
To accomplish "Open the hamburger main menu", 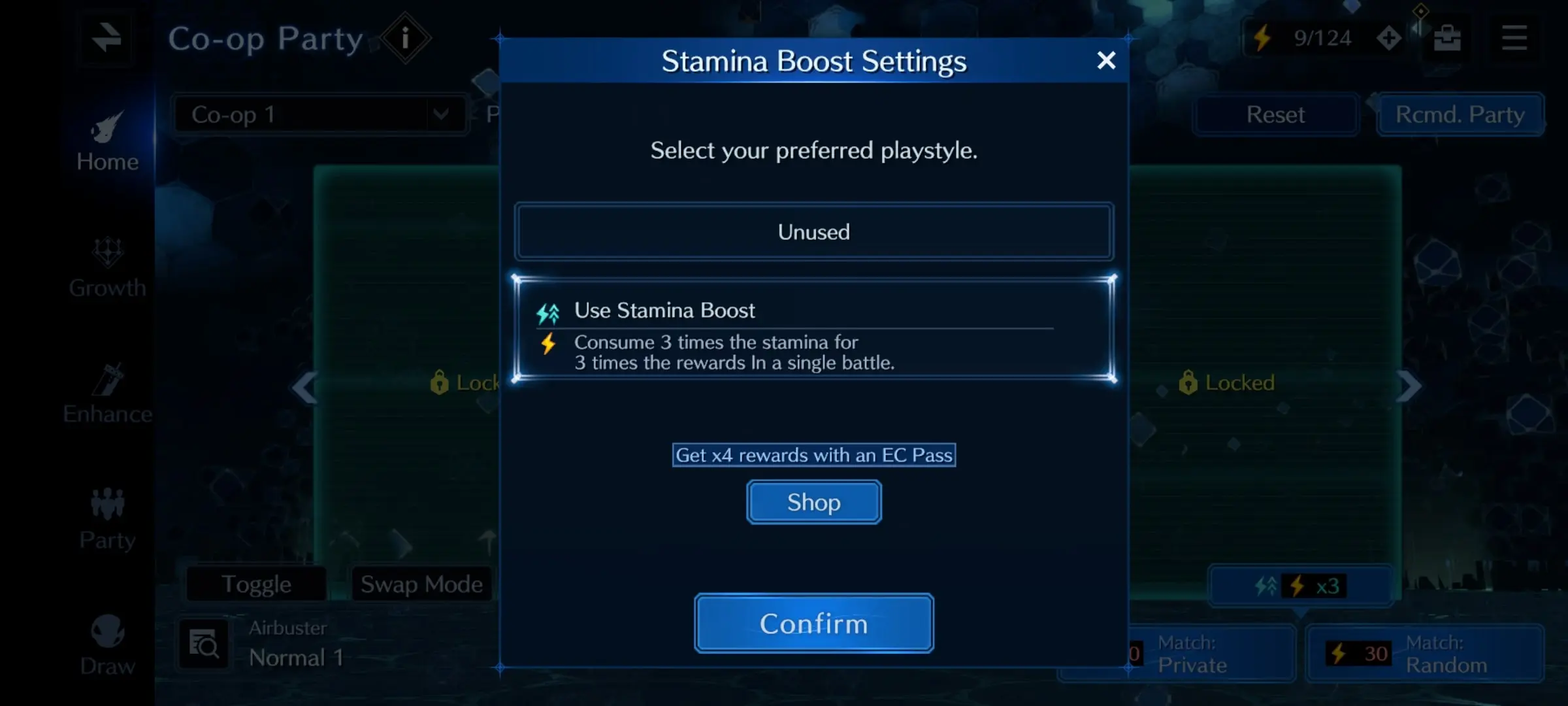I will click(1514, 38).
